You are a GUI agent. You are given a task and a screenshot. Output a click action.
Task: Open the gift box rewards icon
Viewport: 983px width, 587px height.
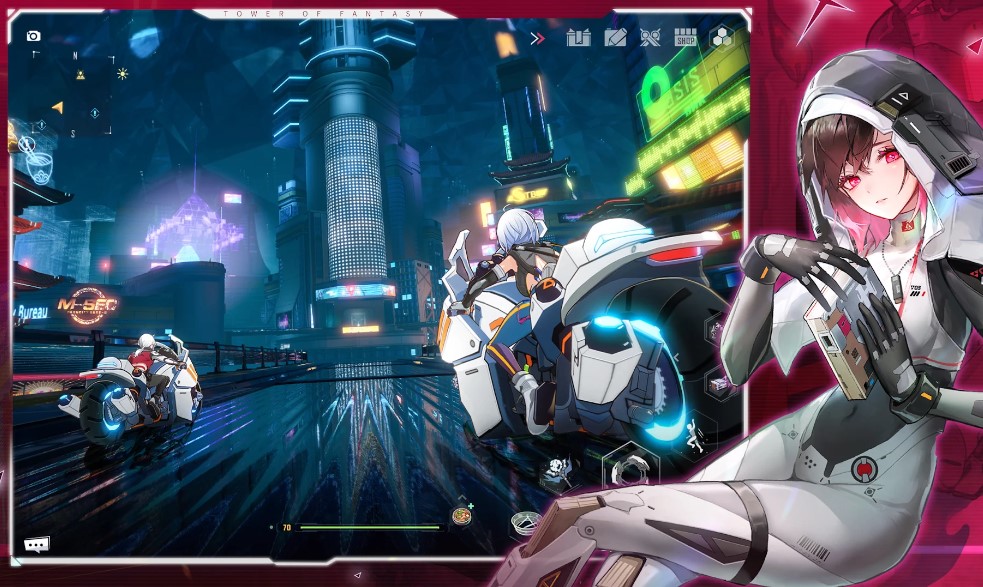[x=578, y=38]
